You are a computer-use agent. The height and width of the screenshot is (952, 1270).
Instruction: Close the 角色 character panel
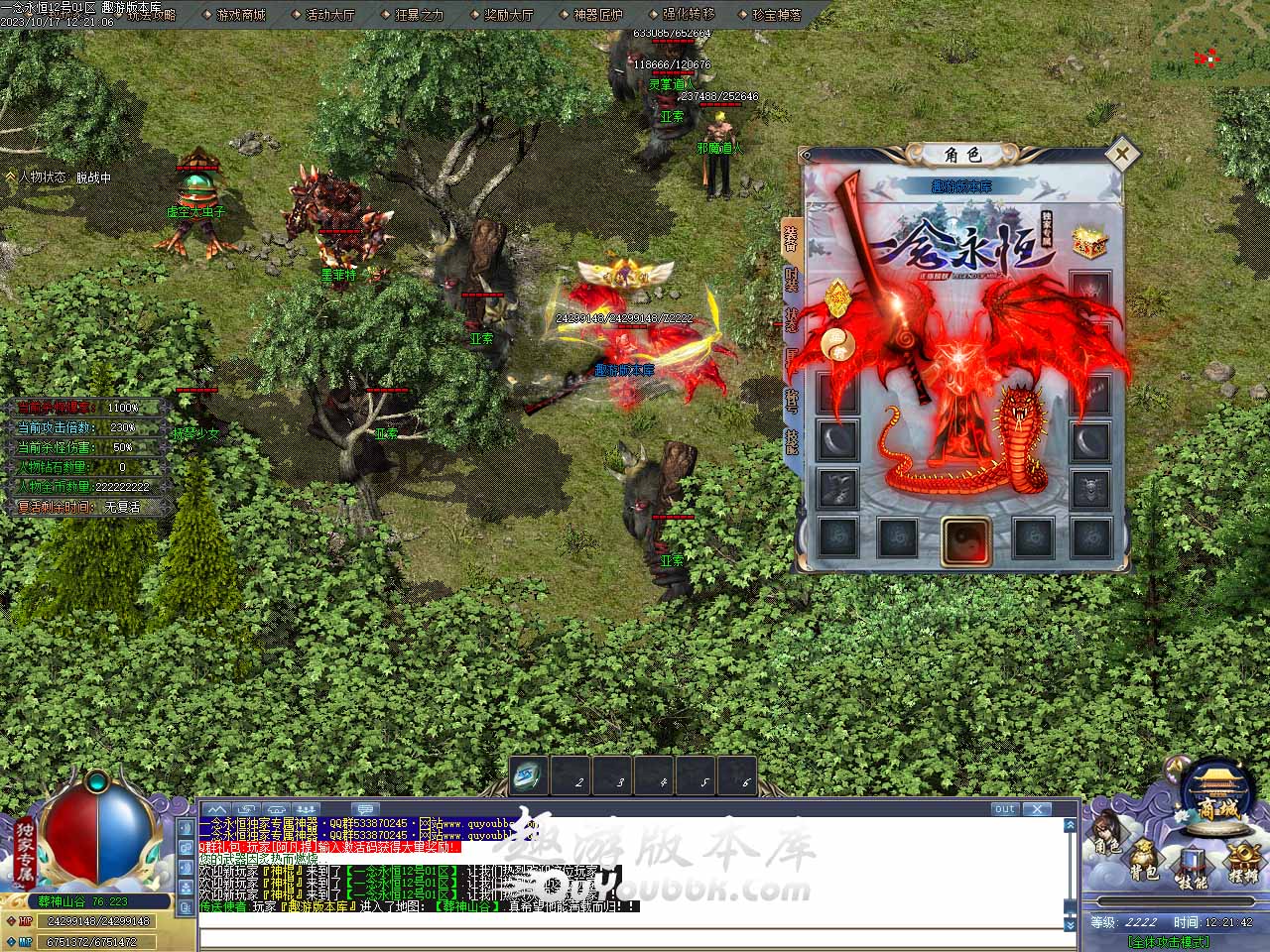(1121, 154)
